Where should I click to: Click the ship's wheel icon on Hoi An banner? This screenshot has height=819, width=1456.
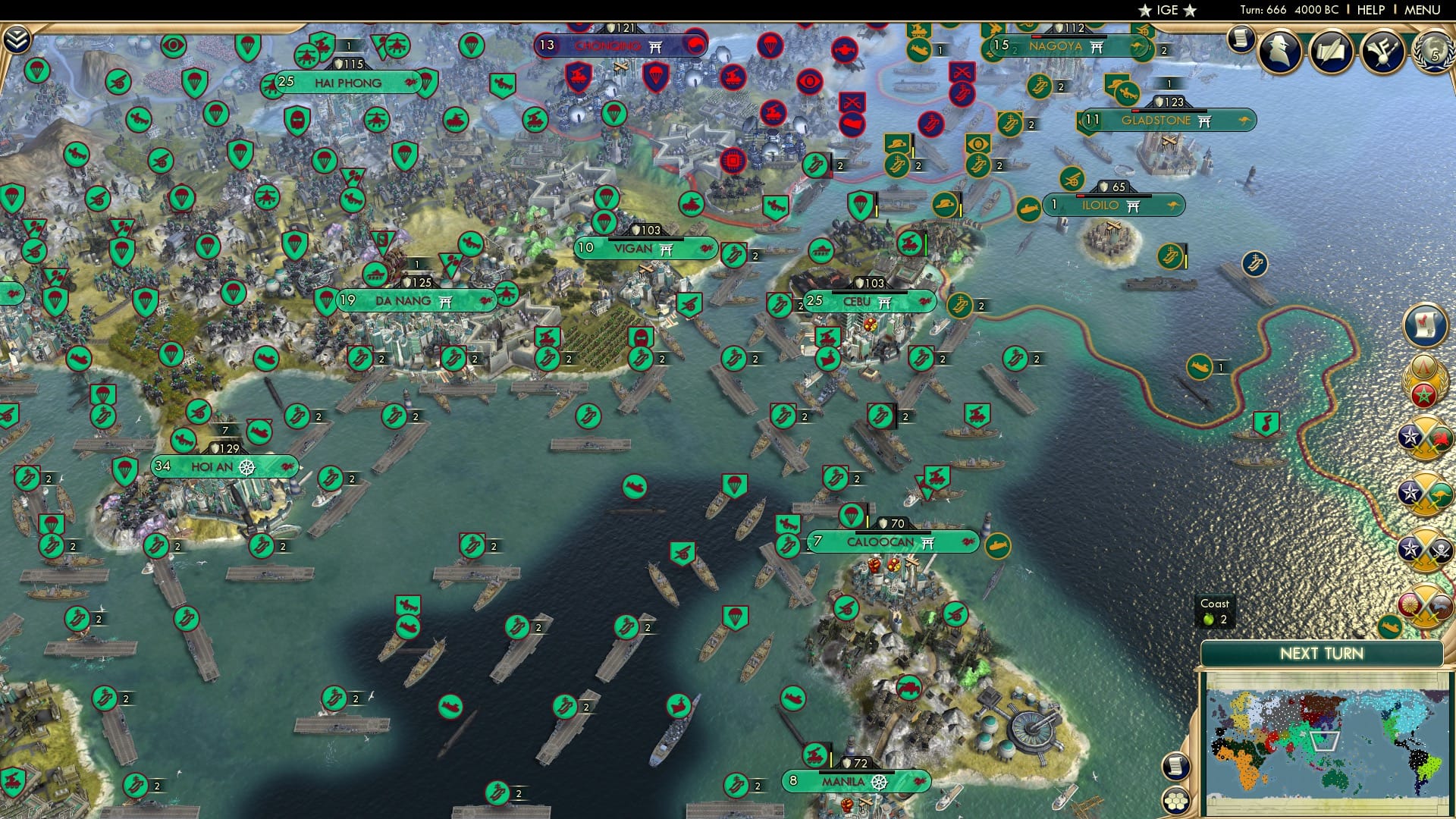pos(248,468)
